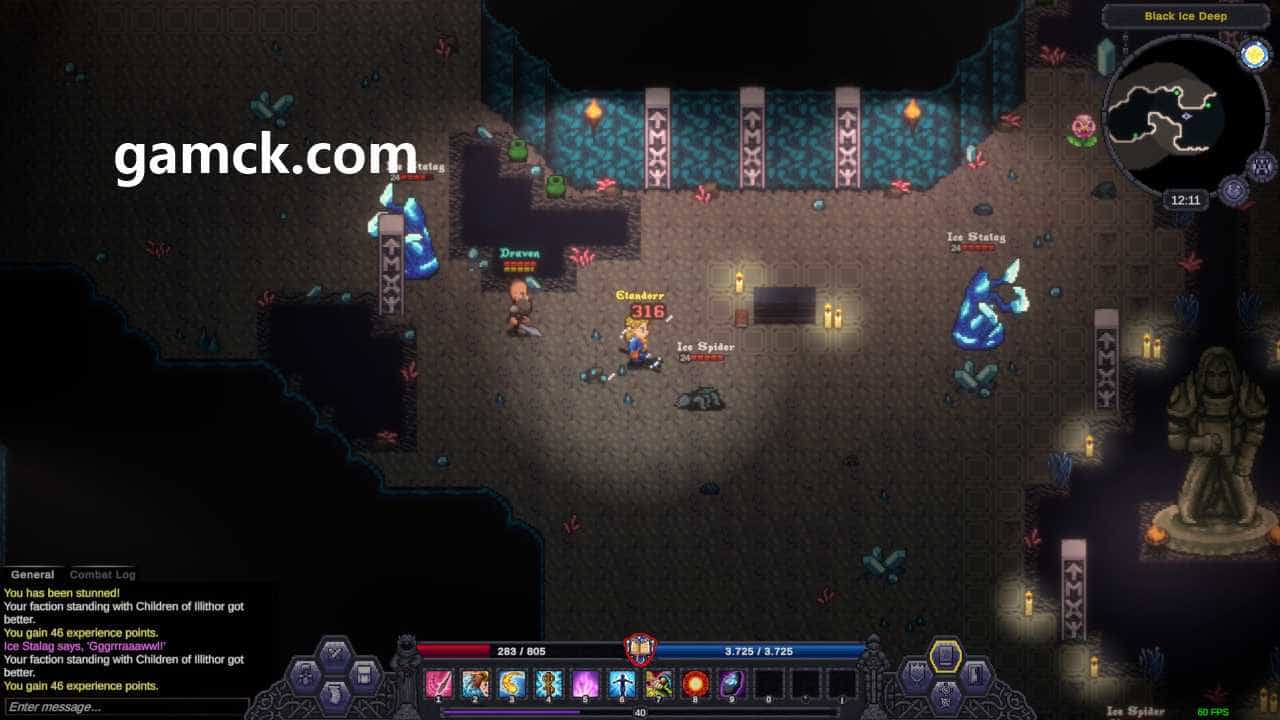Activate the blonde character skill in slot 2
This screenshot has width=1280, height=720.
click(x=475, y=684)
